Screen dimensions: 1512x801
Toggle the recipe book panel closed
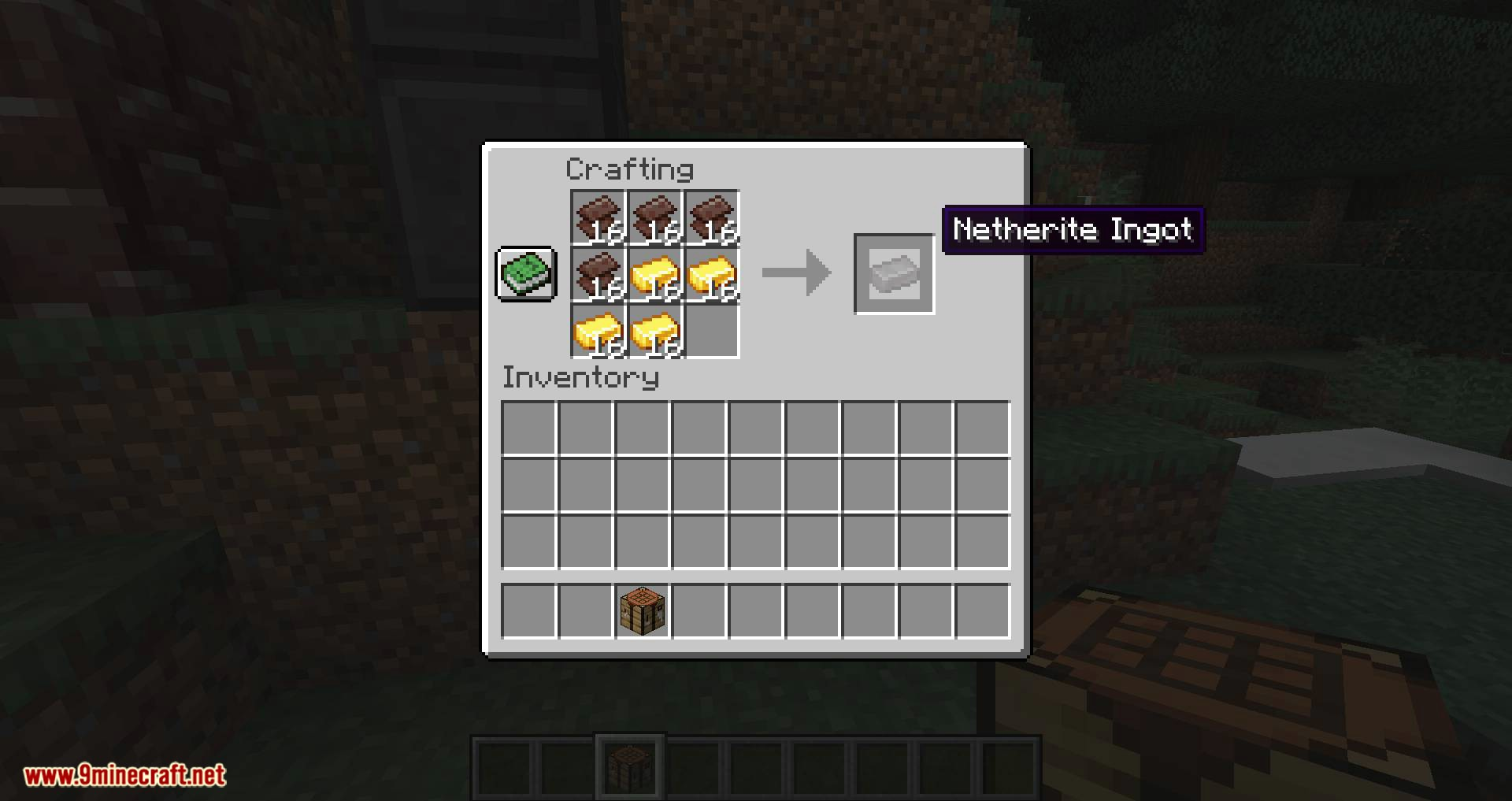pos(525,275)
